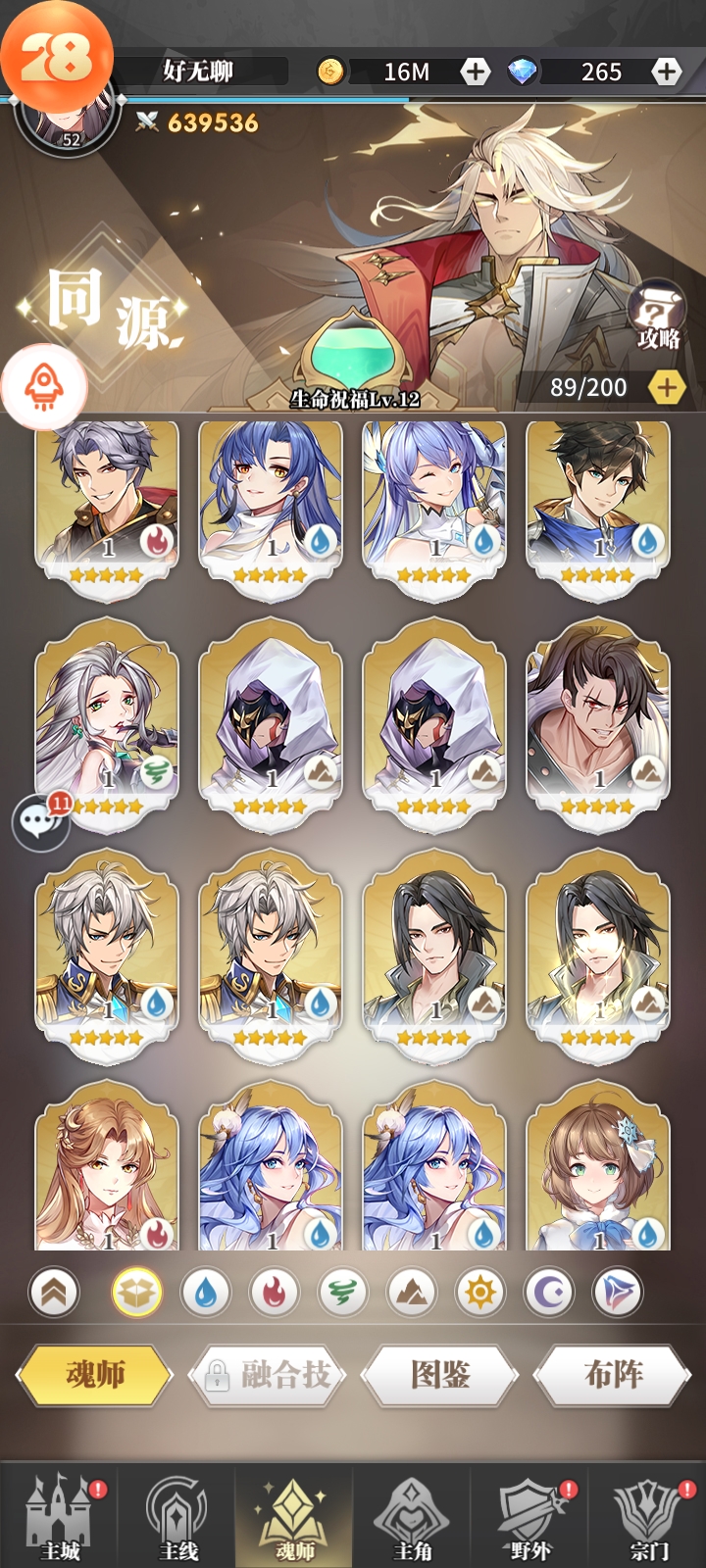Expand soul master capacity 89/200

667,388
